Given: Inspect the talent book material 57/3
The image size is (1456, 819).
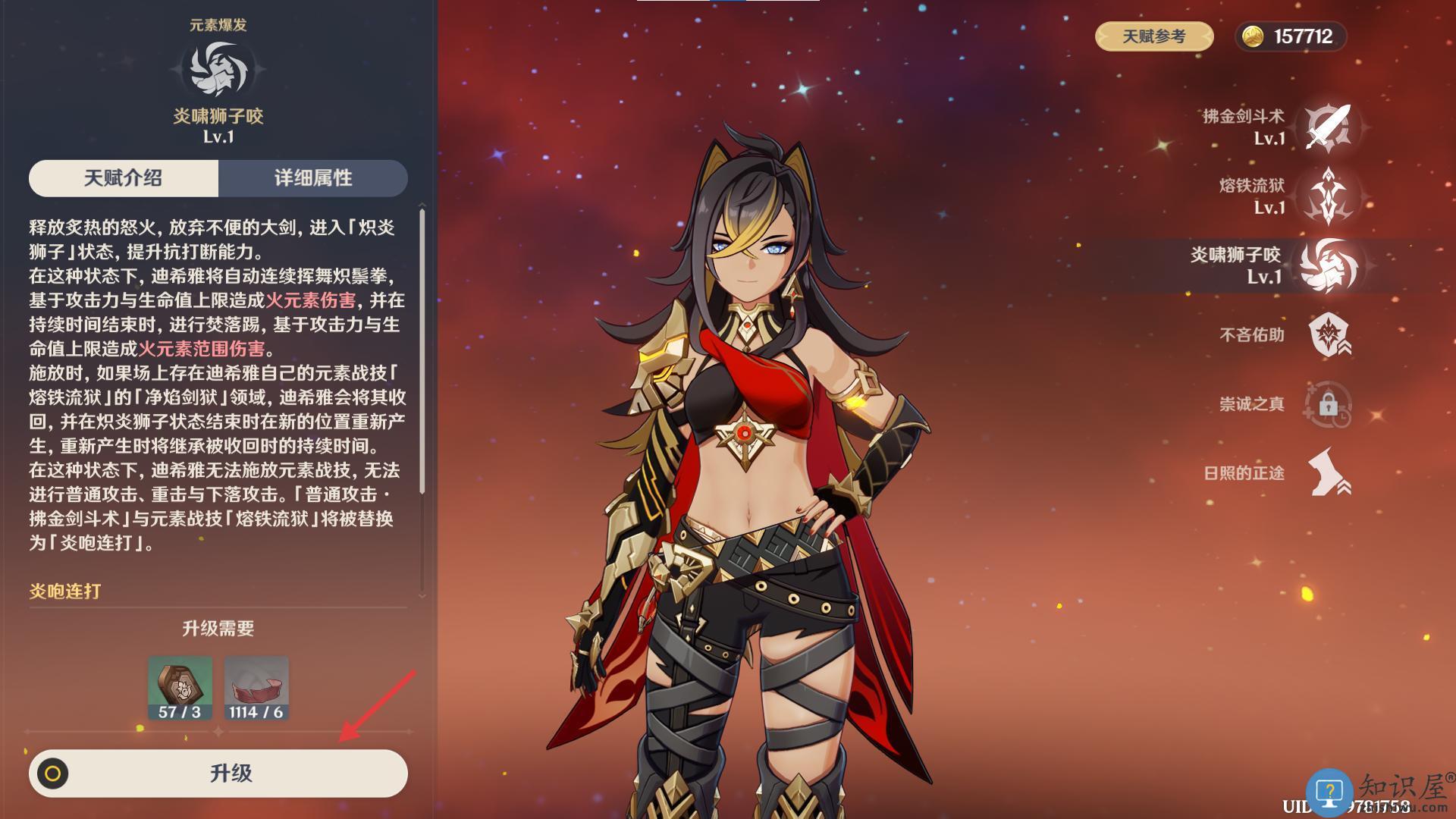Looking at the screenshot, I should point(180,688).
